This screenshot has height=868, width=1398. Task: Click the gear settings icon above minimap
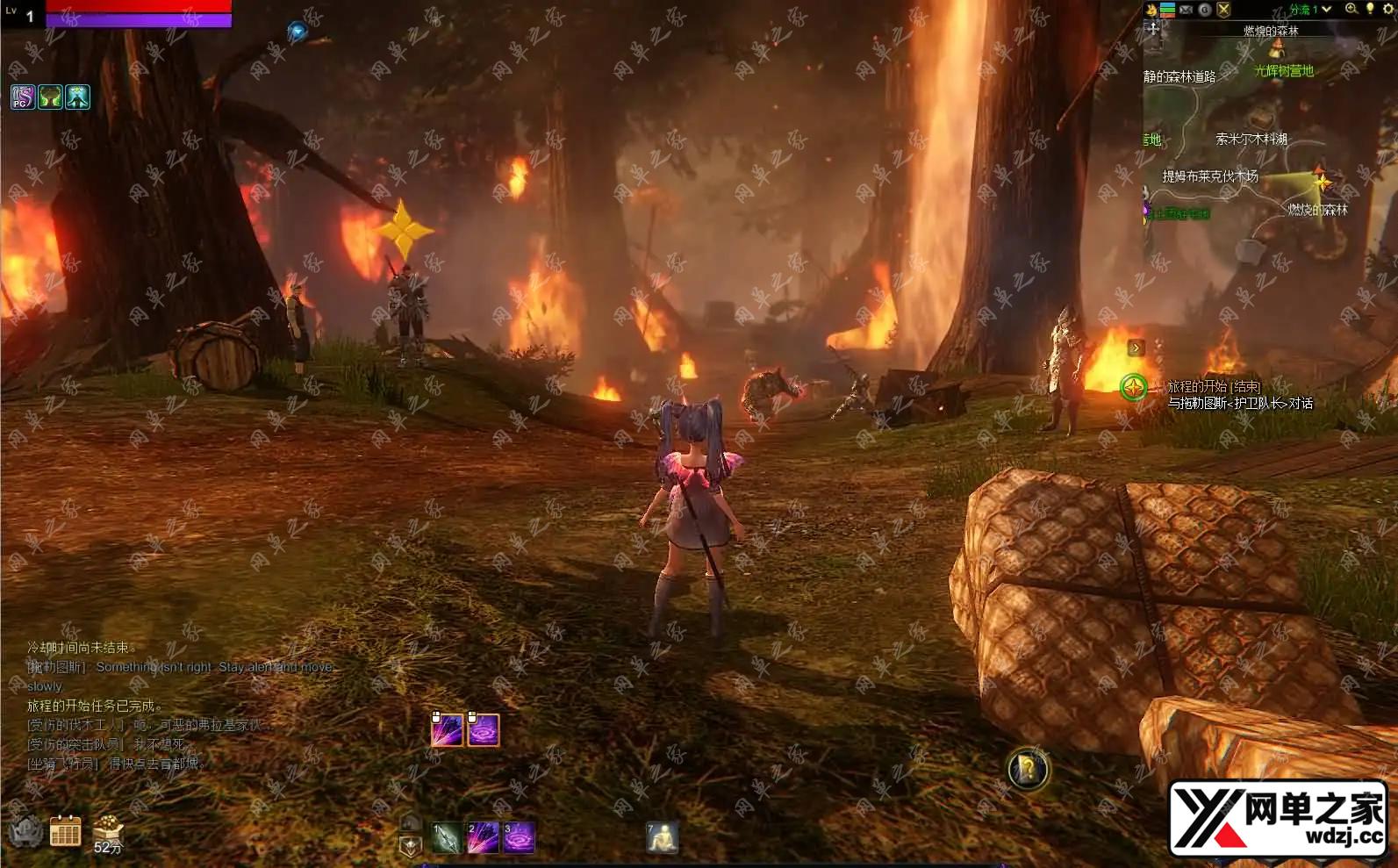point(1388,9)
